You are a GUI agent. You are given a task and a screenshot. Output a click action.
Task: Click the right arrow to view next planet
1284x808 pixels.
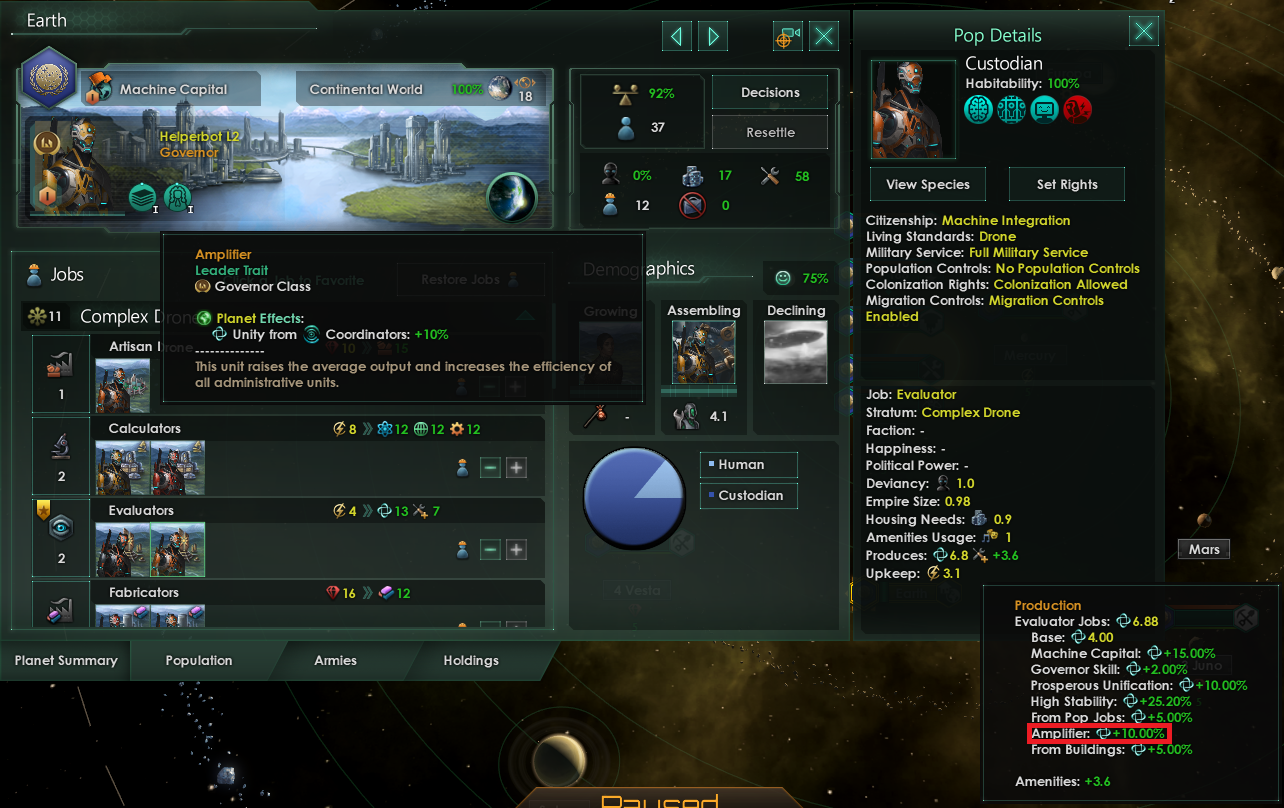(x=712, y=36)
